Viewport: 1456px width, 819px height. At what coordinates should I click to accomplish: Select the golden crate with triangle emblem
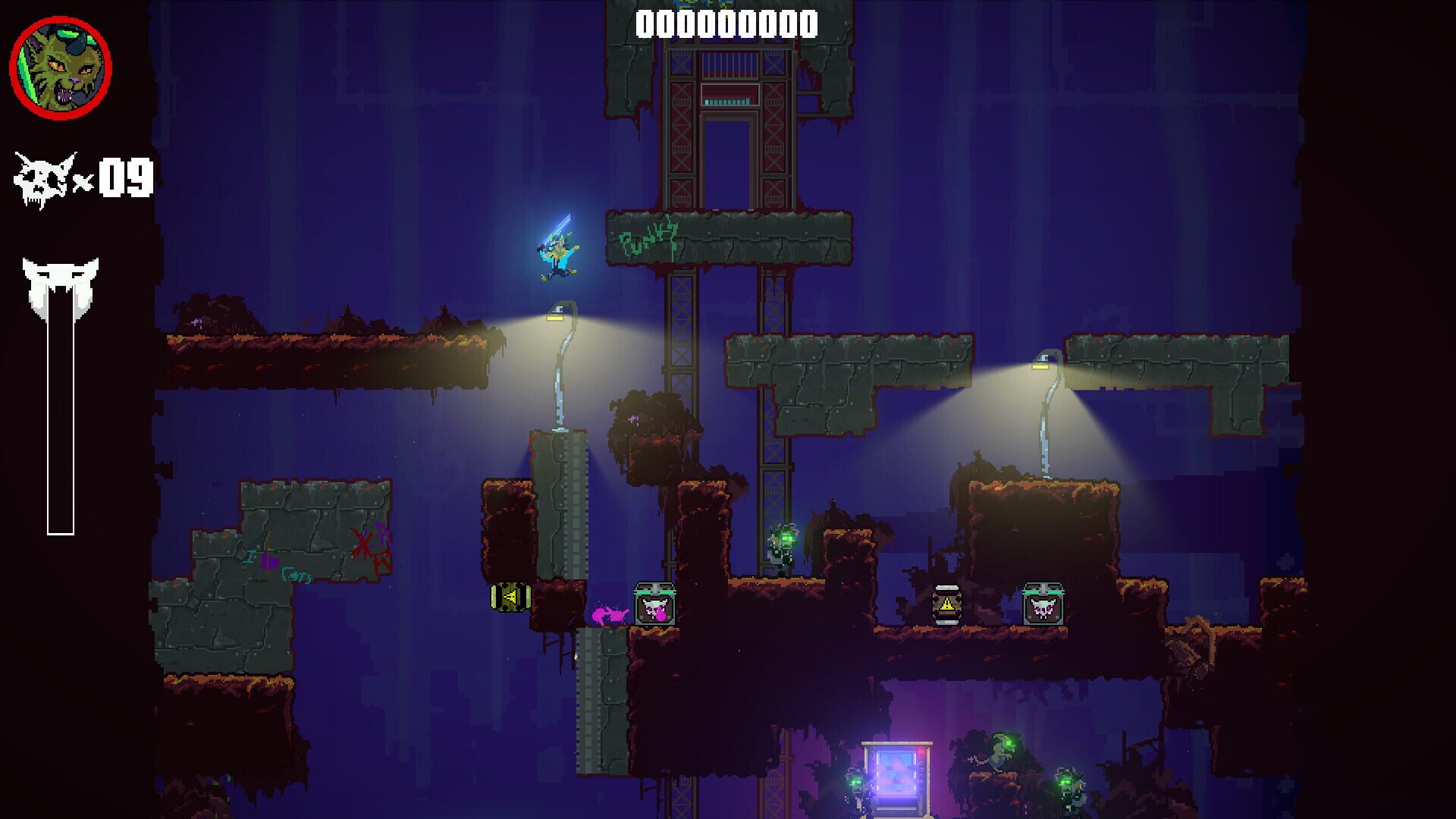coord(509,598)
